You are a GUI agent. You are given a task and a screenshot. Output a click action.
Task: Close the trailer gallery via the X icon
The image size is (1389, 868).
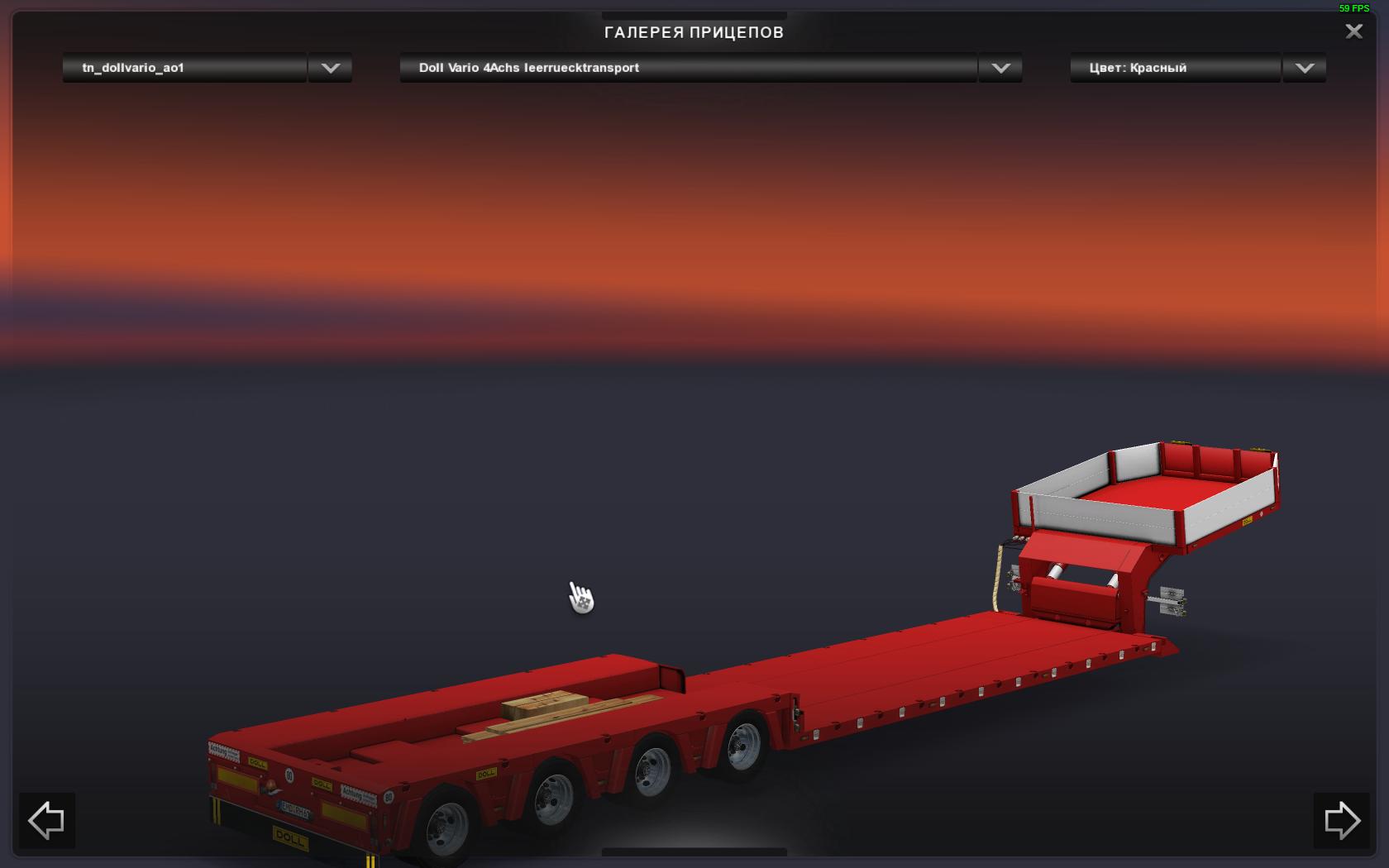(x=1354, y=31)
